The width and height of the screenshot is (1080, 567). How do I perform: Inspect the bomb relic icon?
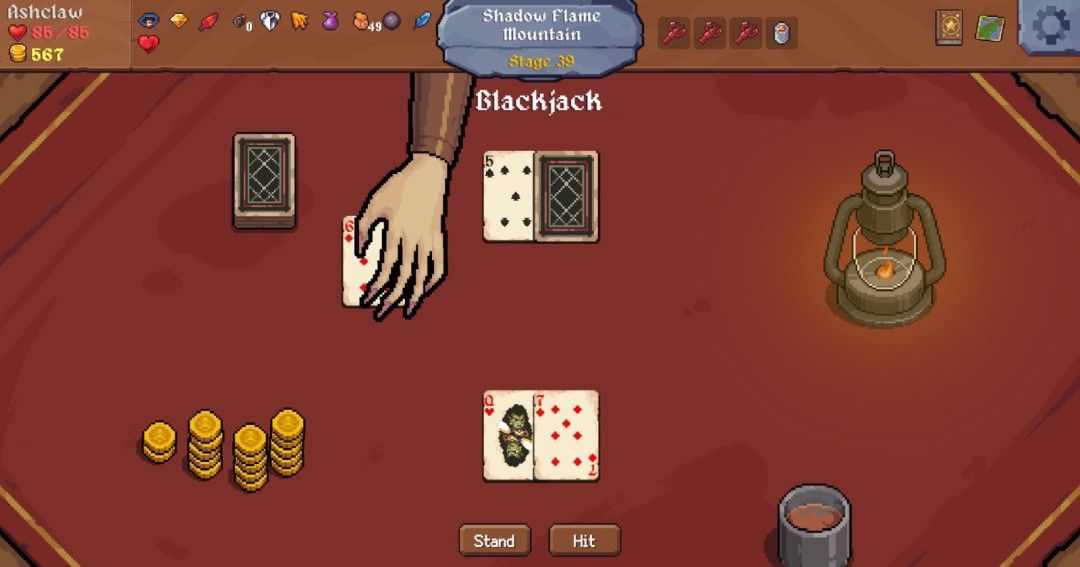pos(240,21)
